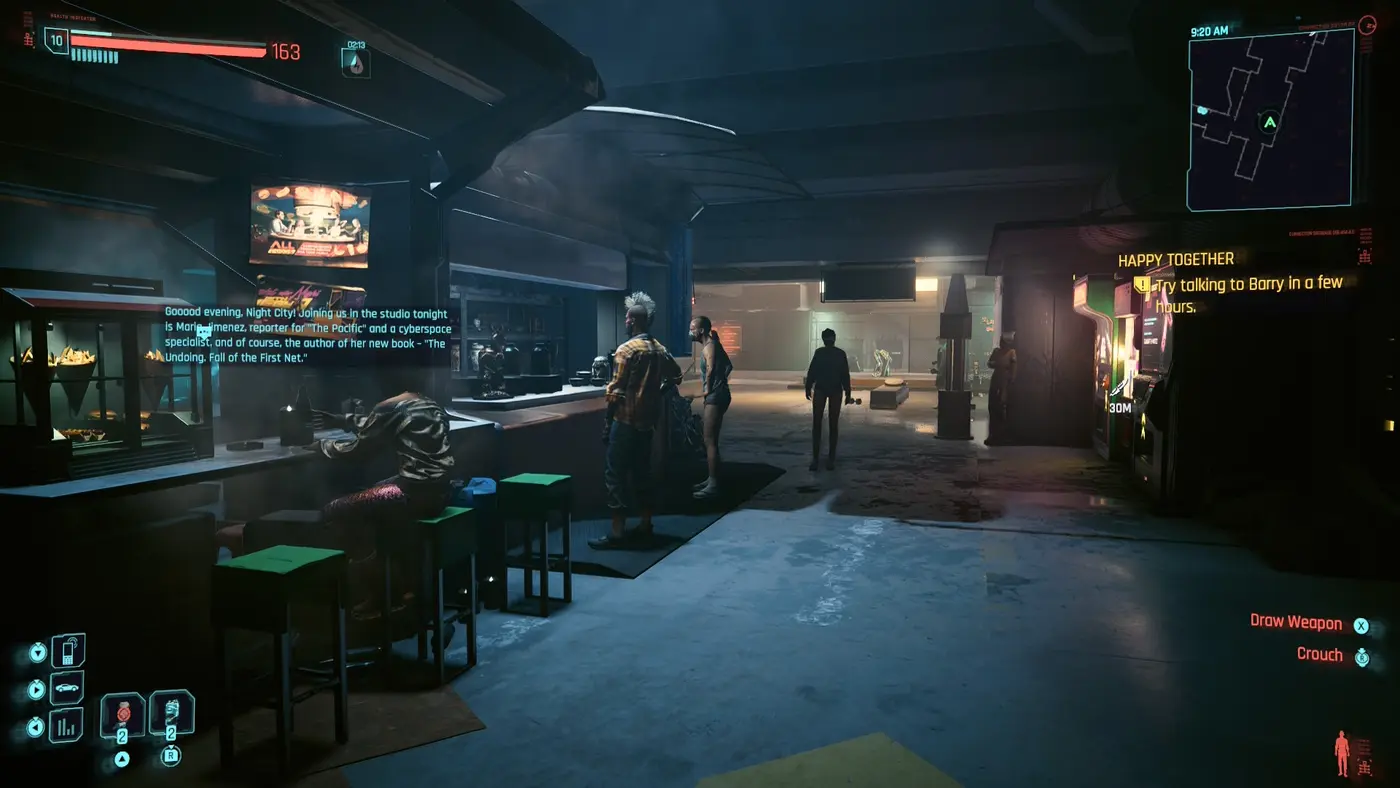Open the radio bars icon

[67, 725]
